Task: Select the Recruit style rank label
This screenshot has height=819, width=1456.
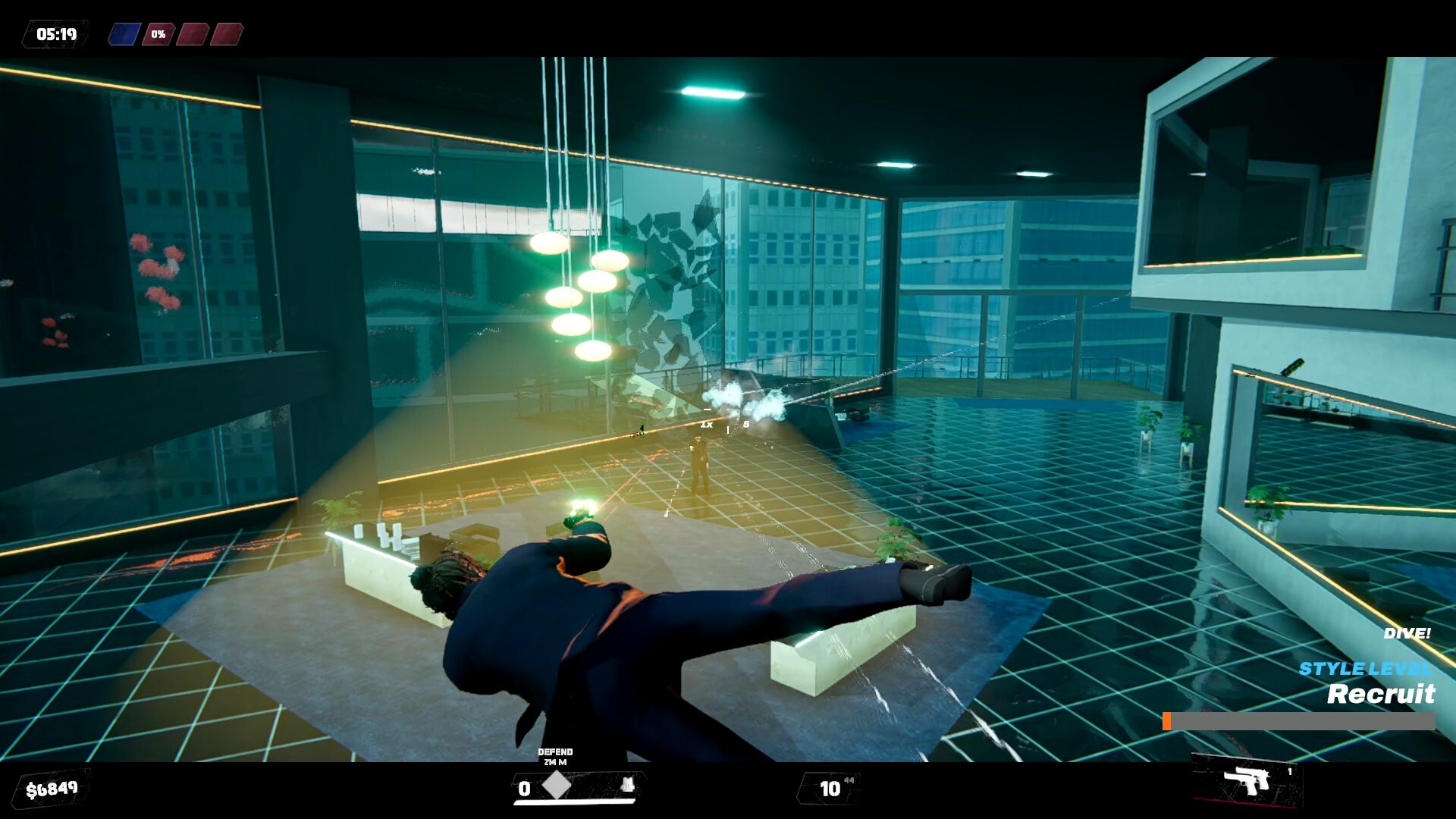Action: (1381, 694)
